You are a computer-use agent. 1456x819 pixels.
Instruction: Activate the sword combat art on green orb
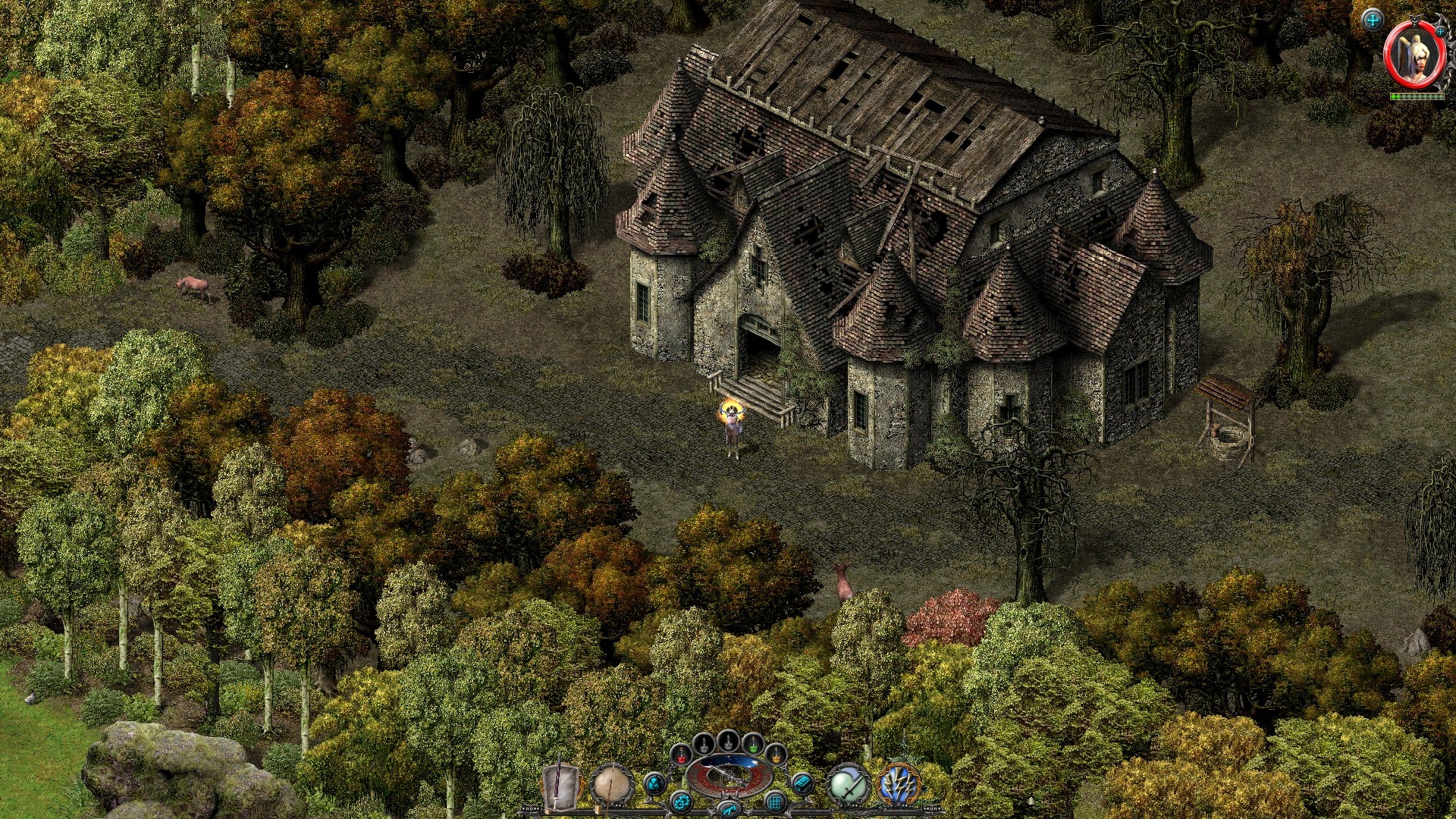click(x=849, y=786)
